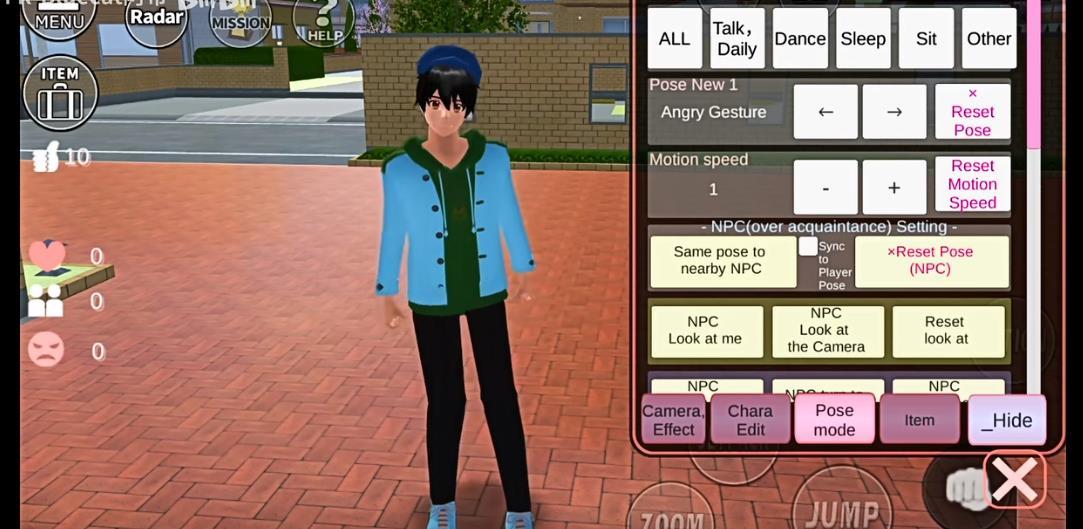Open the Chara Edit tab
This screenshot has height=529, width=1083.
tap(750, 420)
